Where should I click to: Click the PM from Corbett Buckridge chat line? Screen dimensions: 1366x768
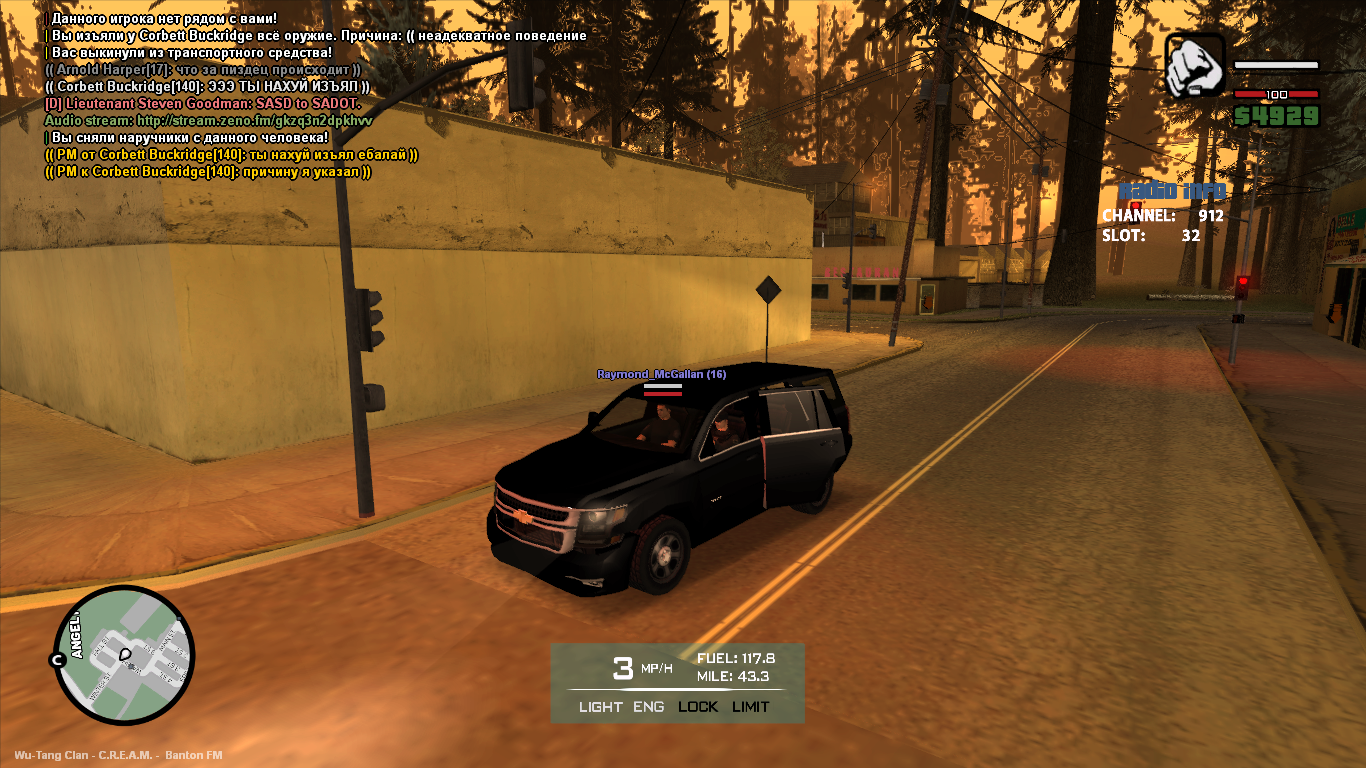tap(231, 155)
